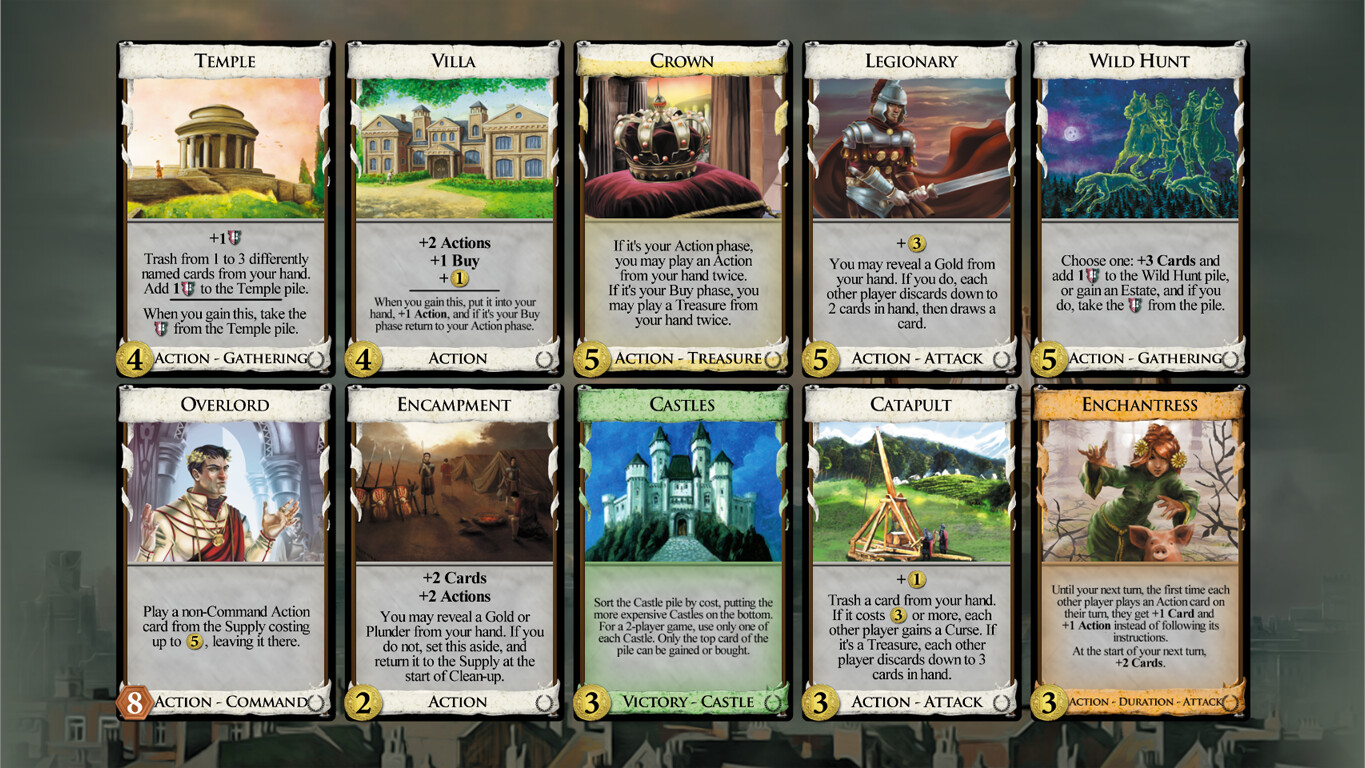Select the laurel symbol on Villa's card
Screen dimensions: 1365x768
546,358
